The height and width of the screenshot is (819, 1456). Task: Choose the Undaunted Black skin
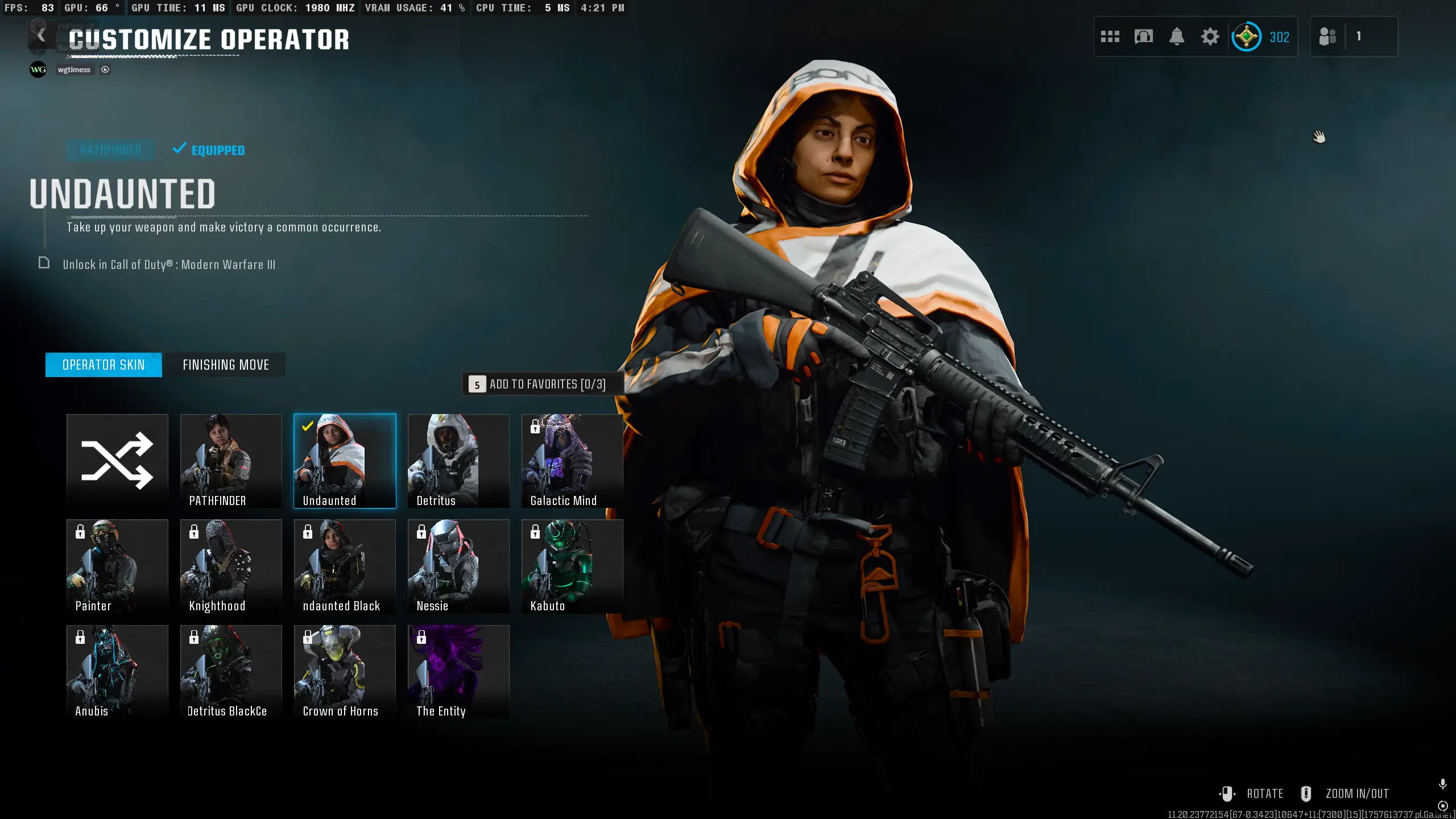[345, 566]
